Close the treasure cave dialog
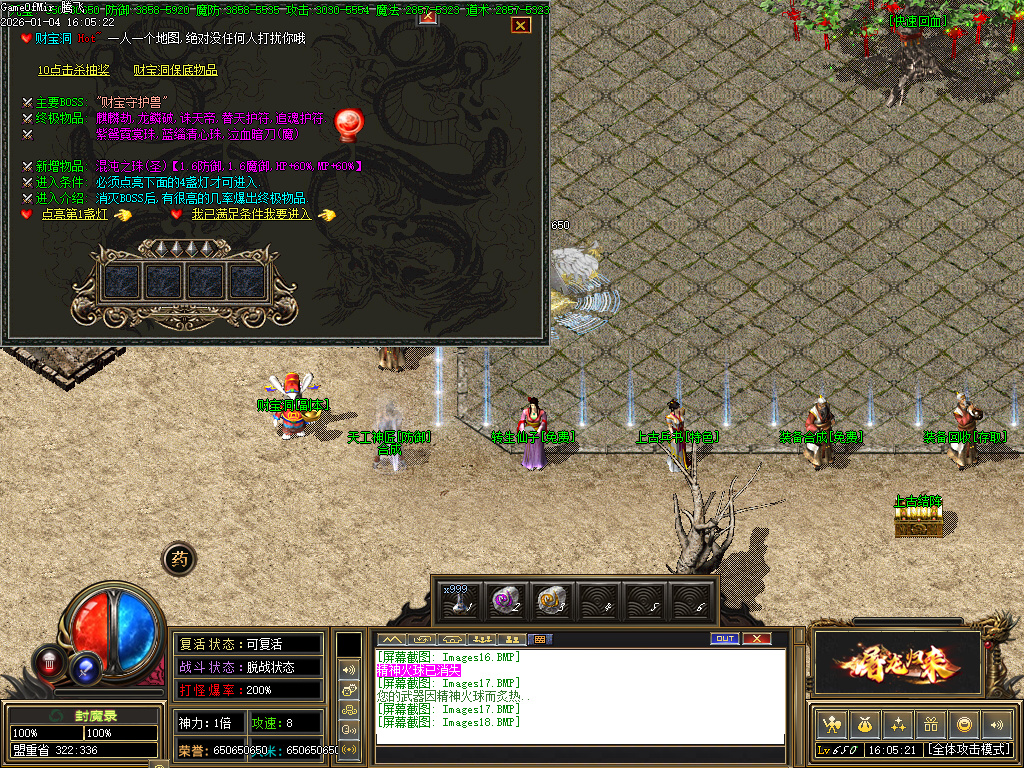Image resolution: width=1024 pixels, height=768 pixels. point(520,25)
